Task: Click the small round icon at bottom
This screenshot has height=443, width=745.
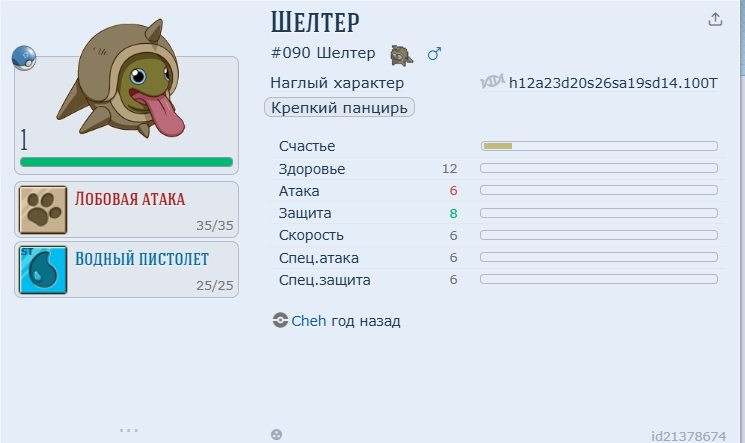Action: coord(276,434)
